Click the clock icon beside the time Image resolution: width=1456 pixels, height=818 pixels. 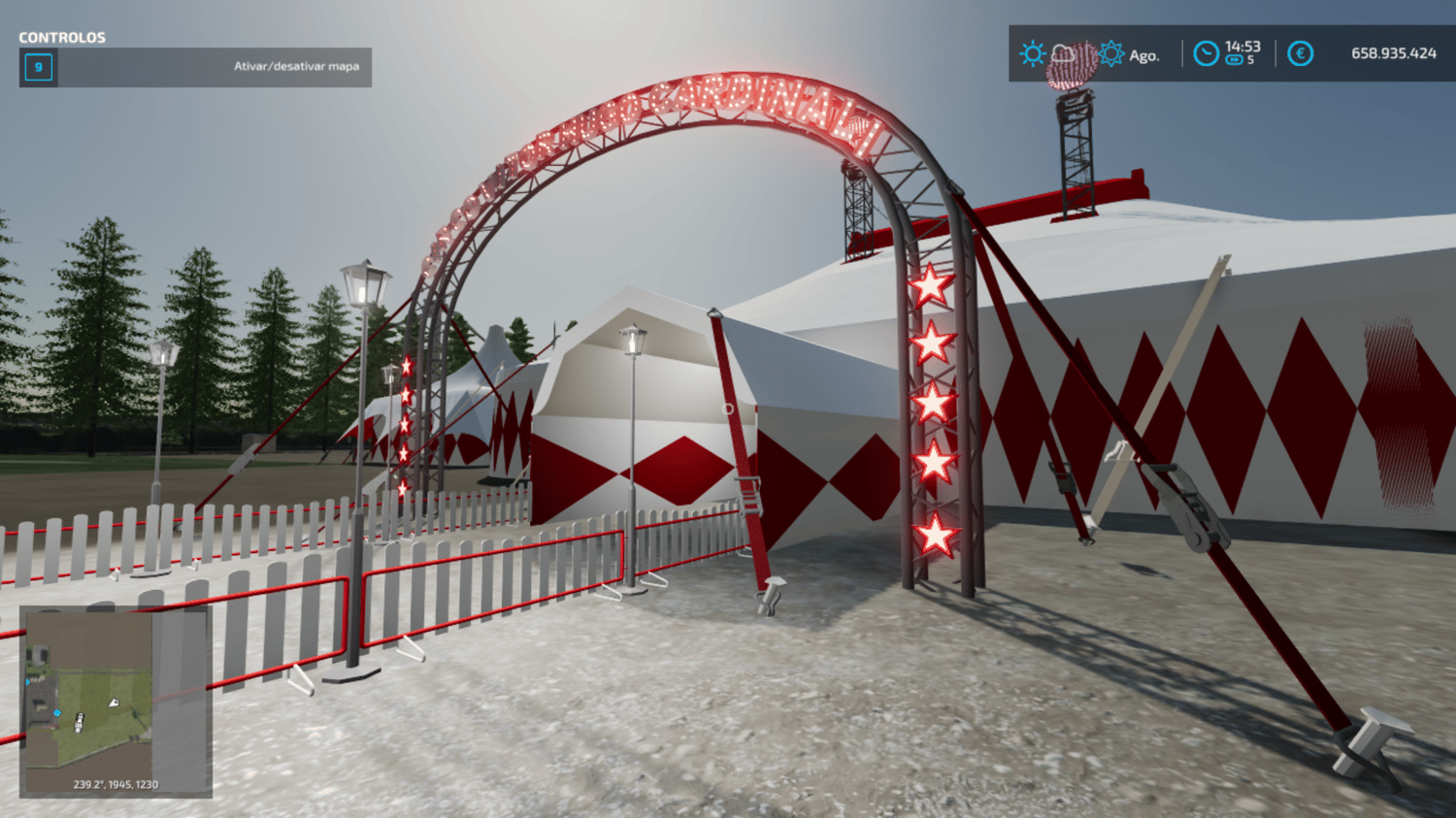(1206, 53)
